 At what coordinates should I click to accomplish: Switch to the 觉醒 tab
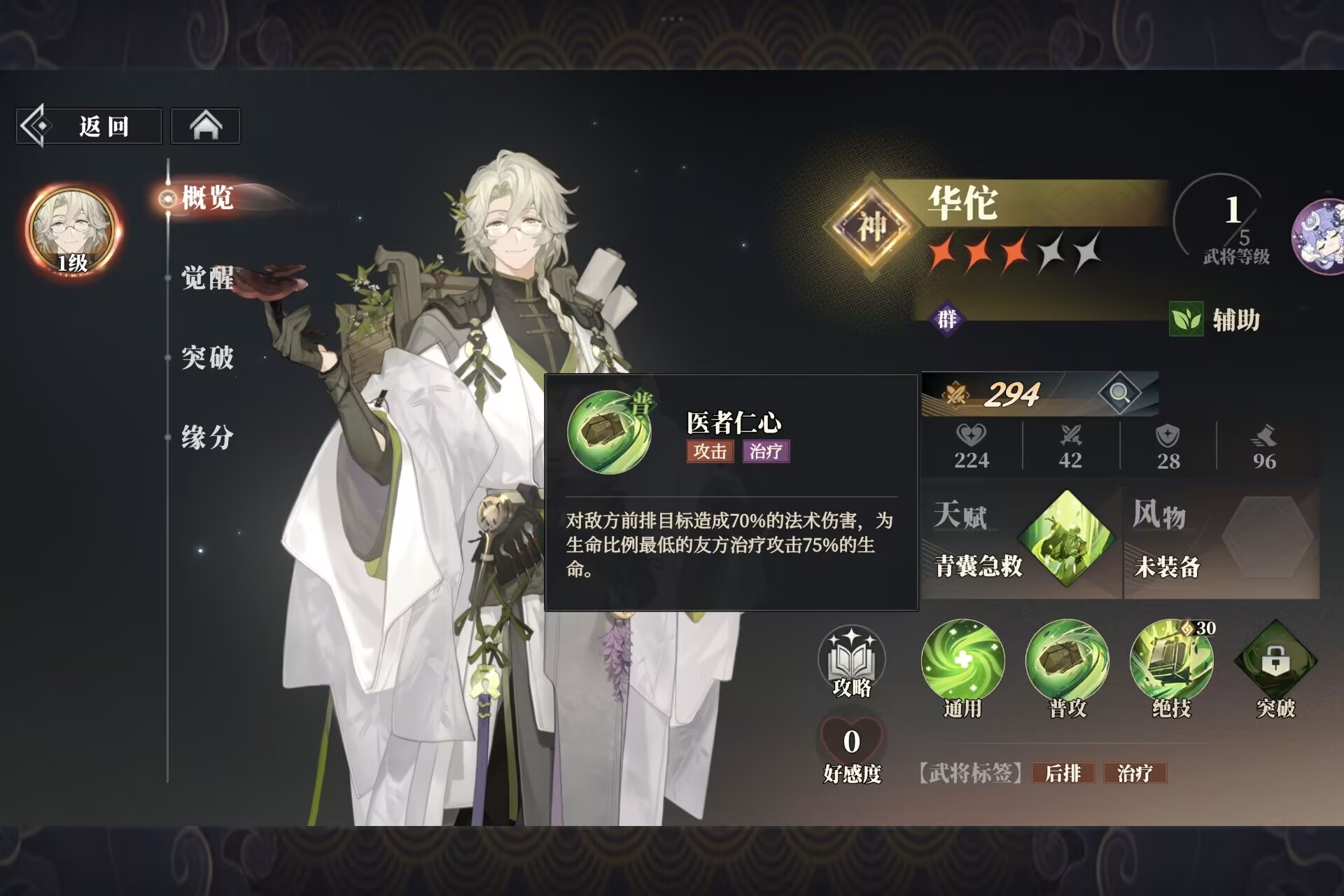[x=206, y=279]
